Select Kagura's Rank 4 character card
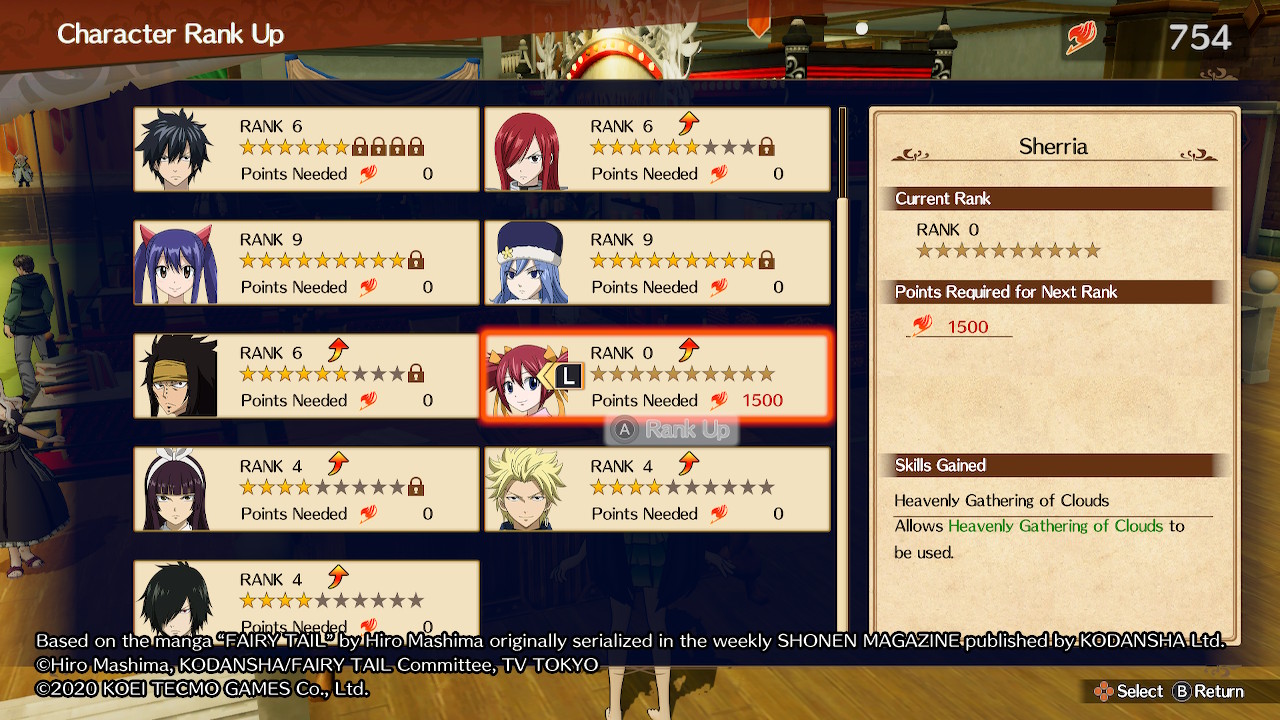Screen dimensions: 1280x720 (x=306, y=489)
